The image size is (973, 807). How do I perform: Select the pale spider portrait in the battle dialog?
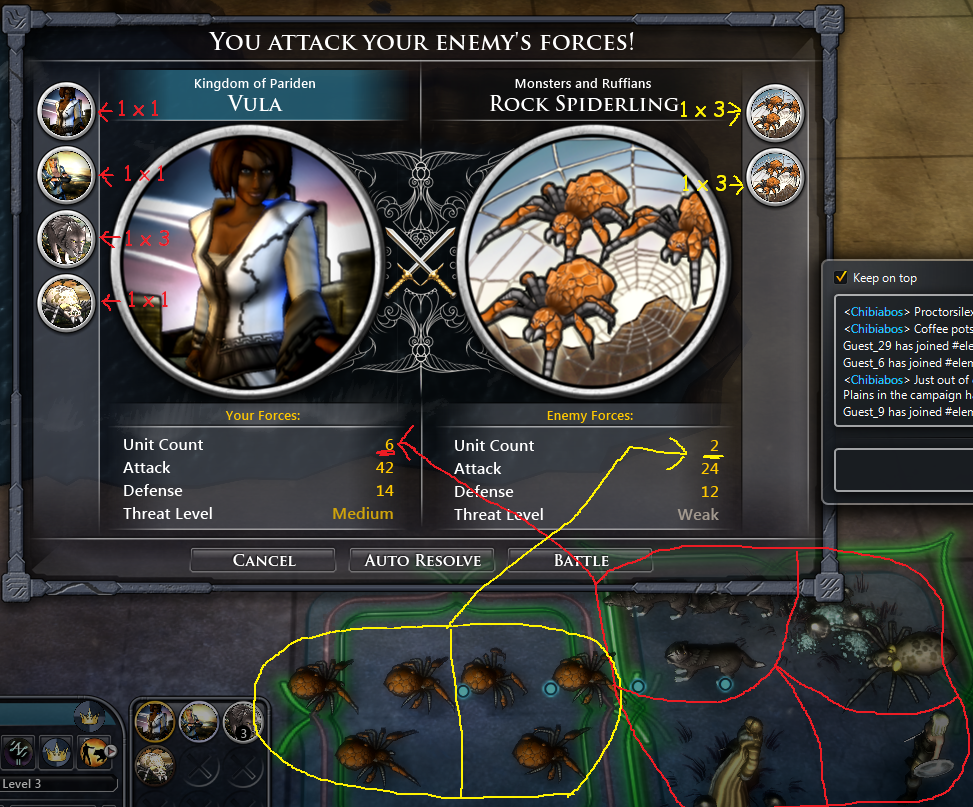(66, 302)
